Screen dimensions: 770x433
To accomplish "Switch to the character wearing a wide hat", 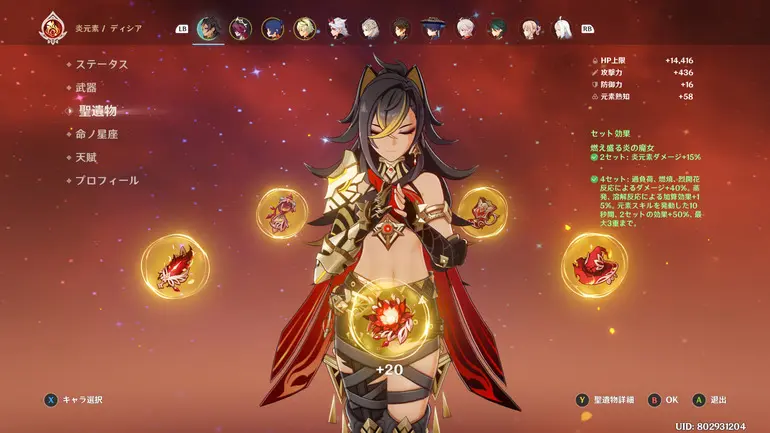I will click(x=433, y=29).
